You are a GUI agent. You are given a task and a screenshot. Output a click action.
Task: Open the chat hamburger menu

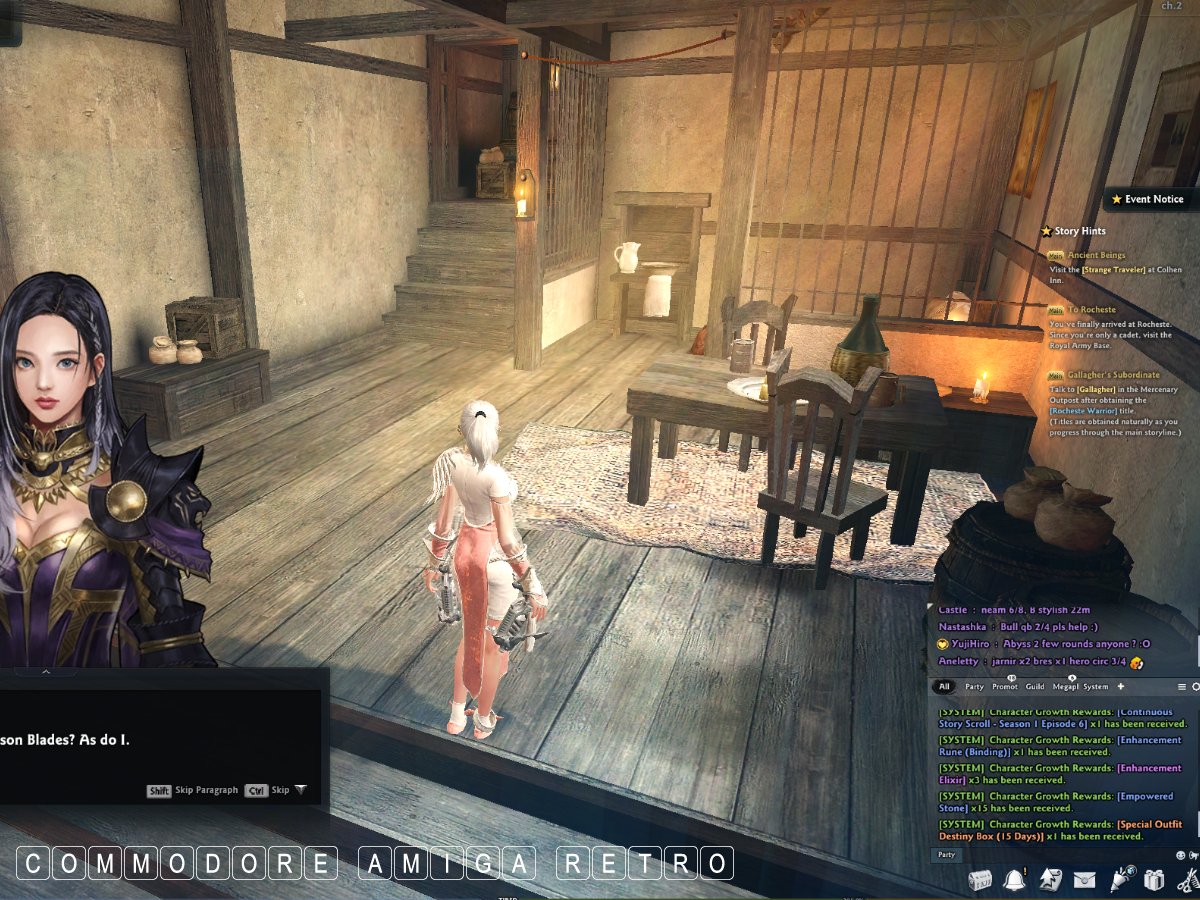click(x=1182, y=687)
